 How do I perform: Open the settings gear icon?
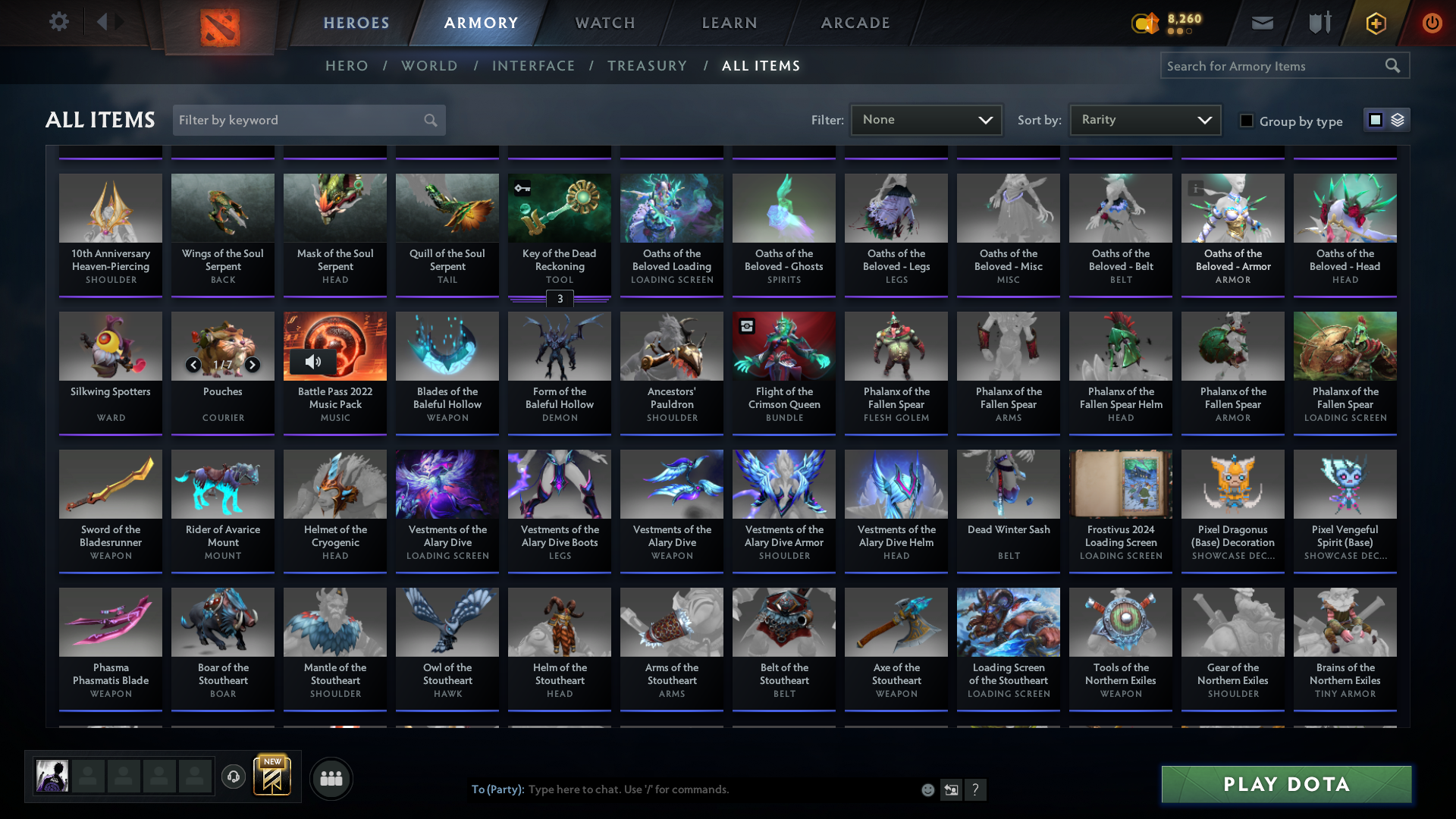pos(58,22)
